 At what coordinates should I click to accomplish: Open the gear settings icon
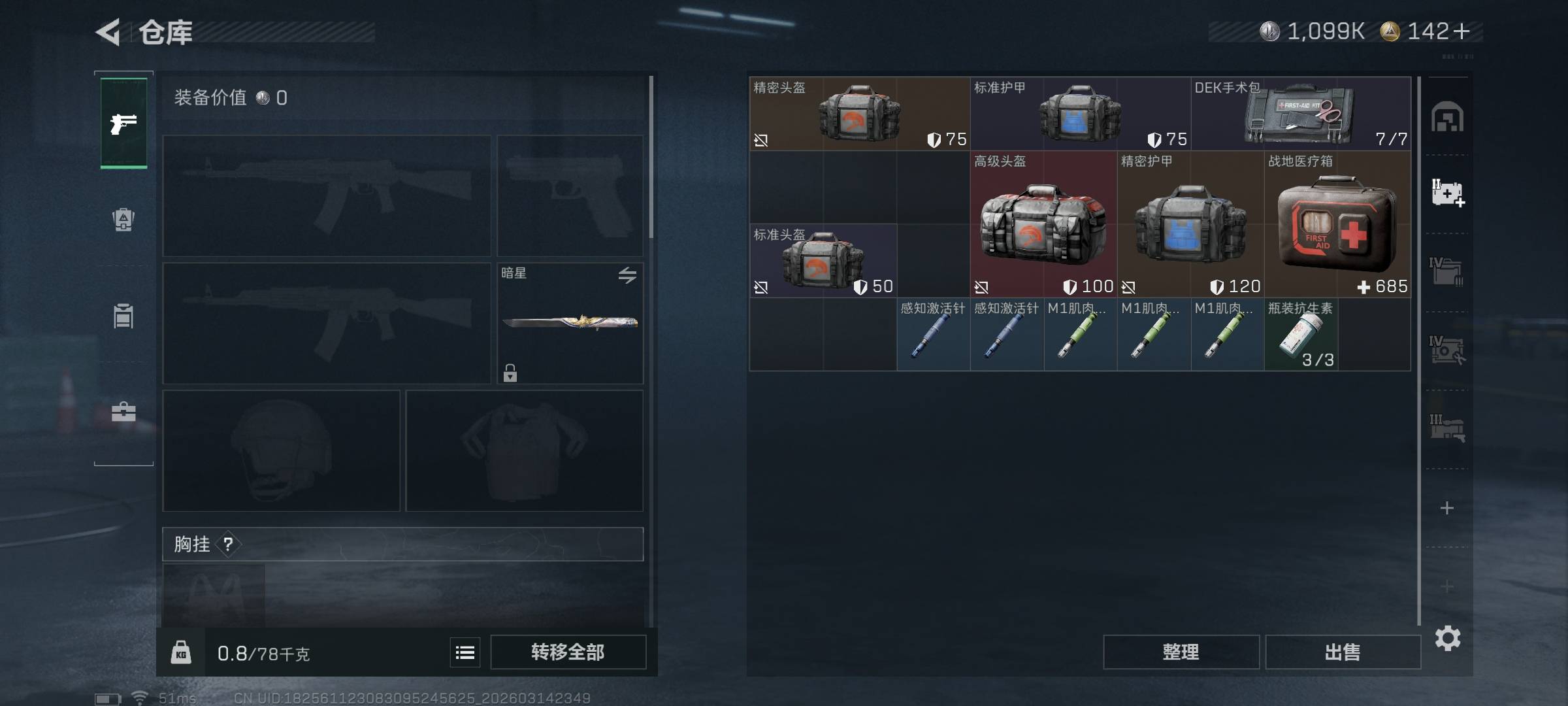[1447, 638]
